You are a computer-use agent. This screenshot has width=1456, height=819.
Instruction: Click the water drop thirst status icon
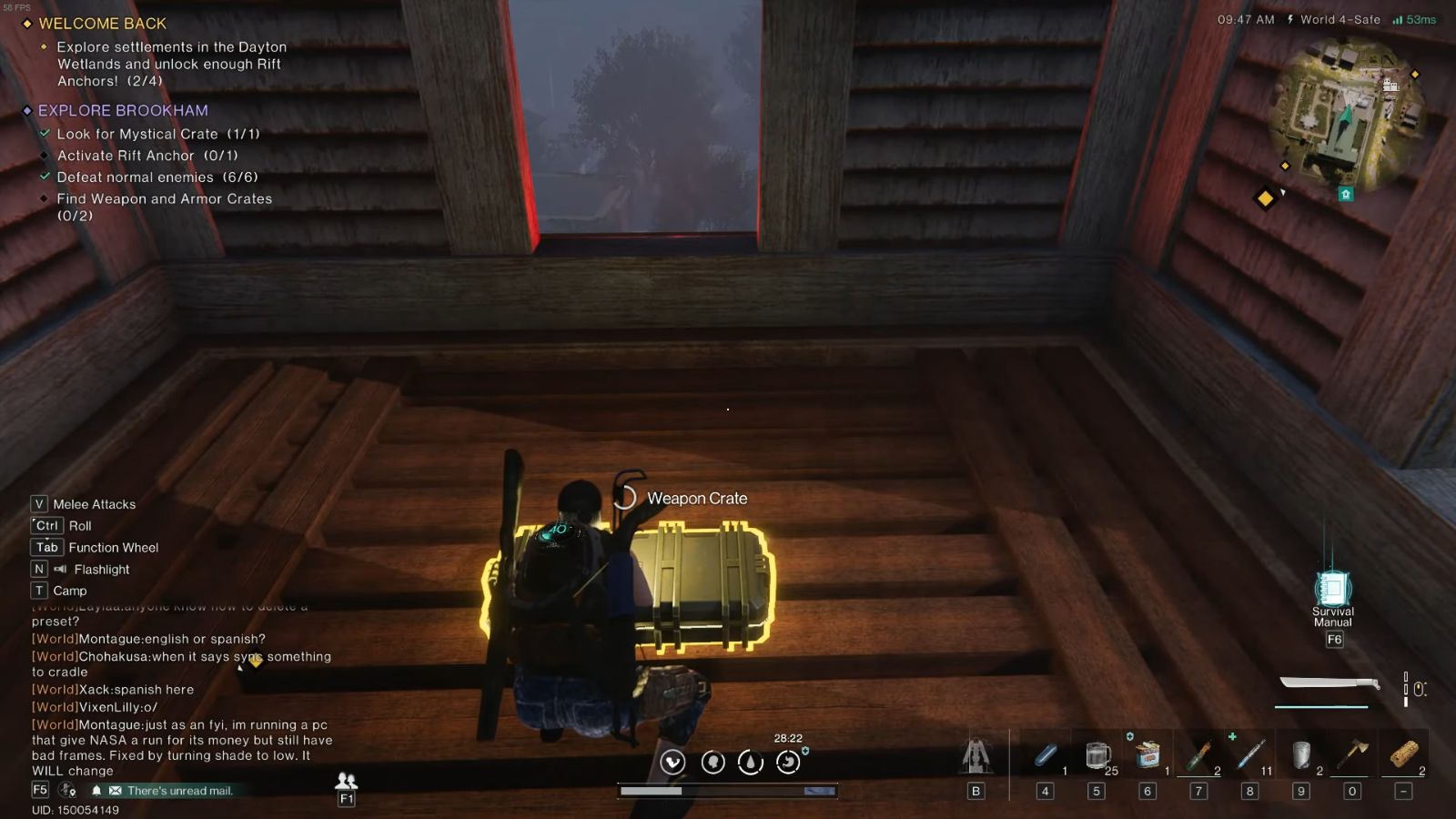[751, 763]
